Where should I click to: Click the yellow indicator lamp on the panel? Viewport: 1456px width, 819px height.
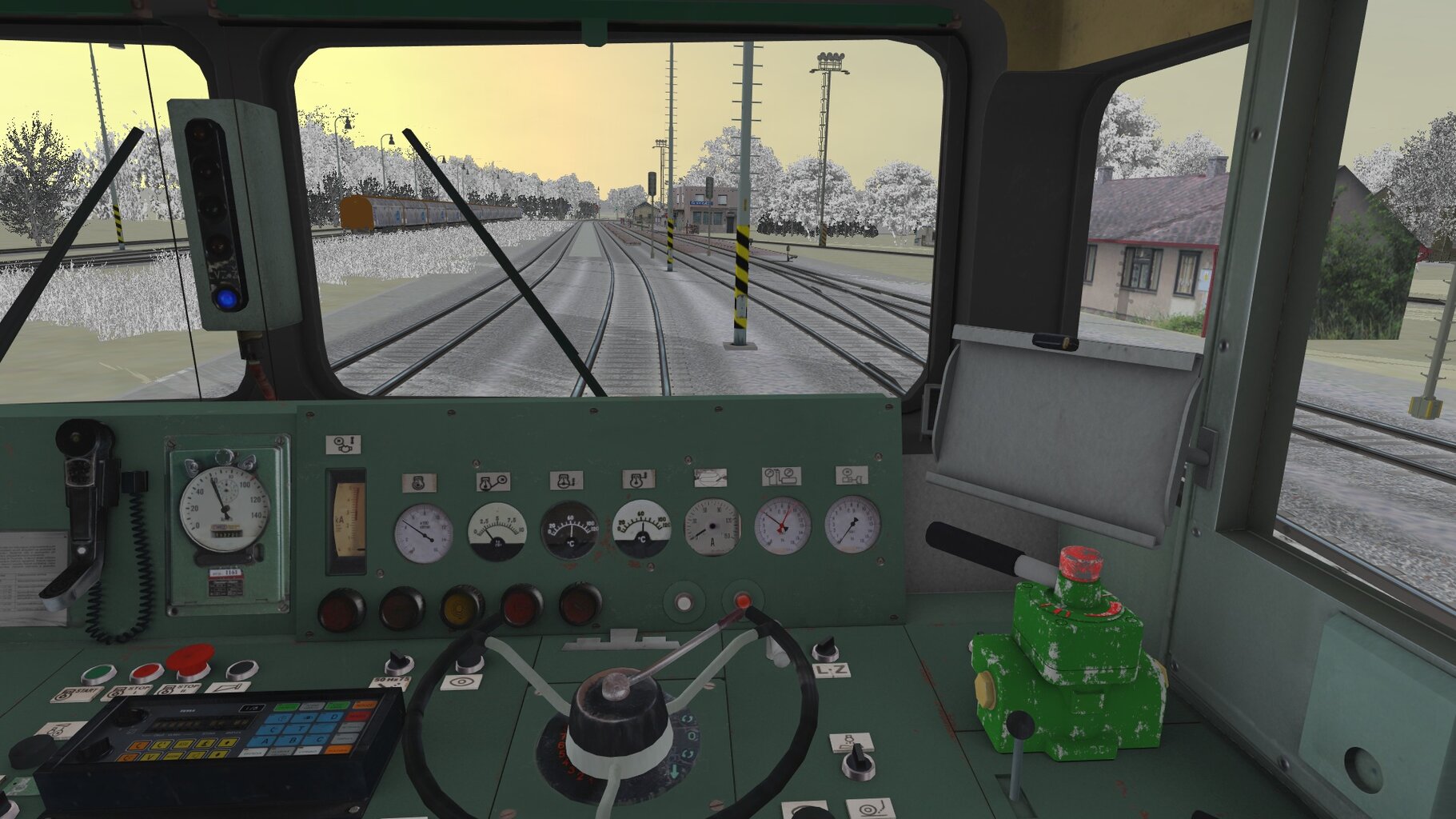tap(461, 608)
